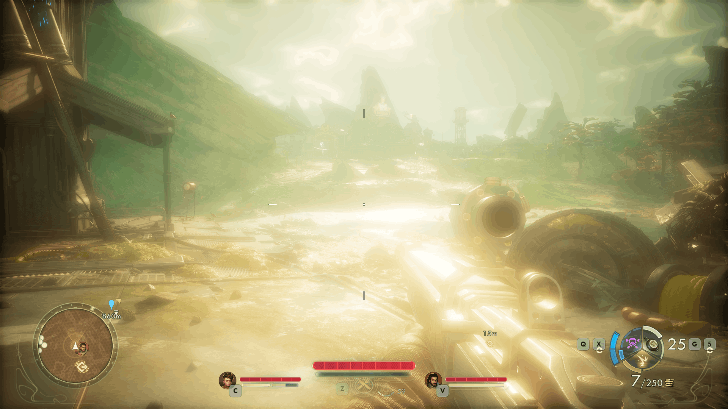
Task: Select the right bearded companion portrait
Action: (x=433, y=379)
